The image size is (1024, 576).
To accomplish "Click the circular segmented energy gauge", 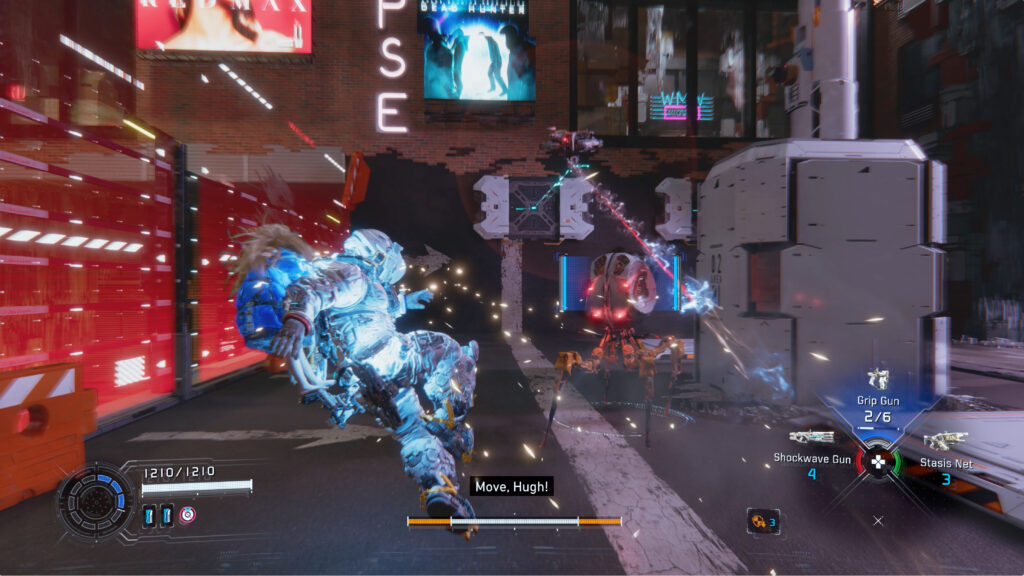I will click(x=95, y=499).
